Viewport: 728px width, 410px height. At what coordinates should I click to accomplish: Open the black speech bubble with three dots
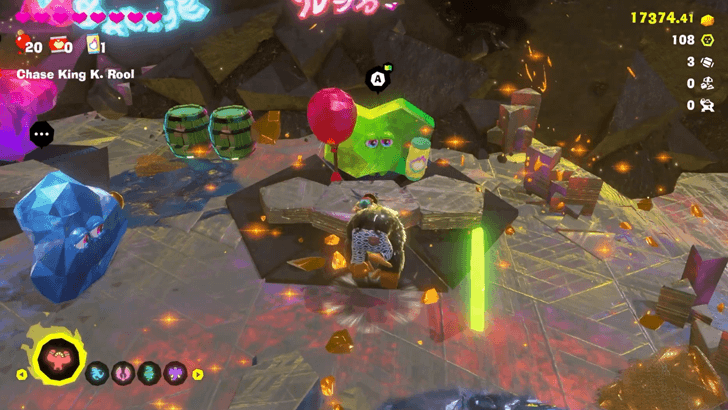pyautogui.click(x=42, y=132)
